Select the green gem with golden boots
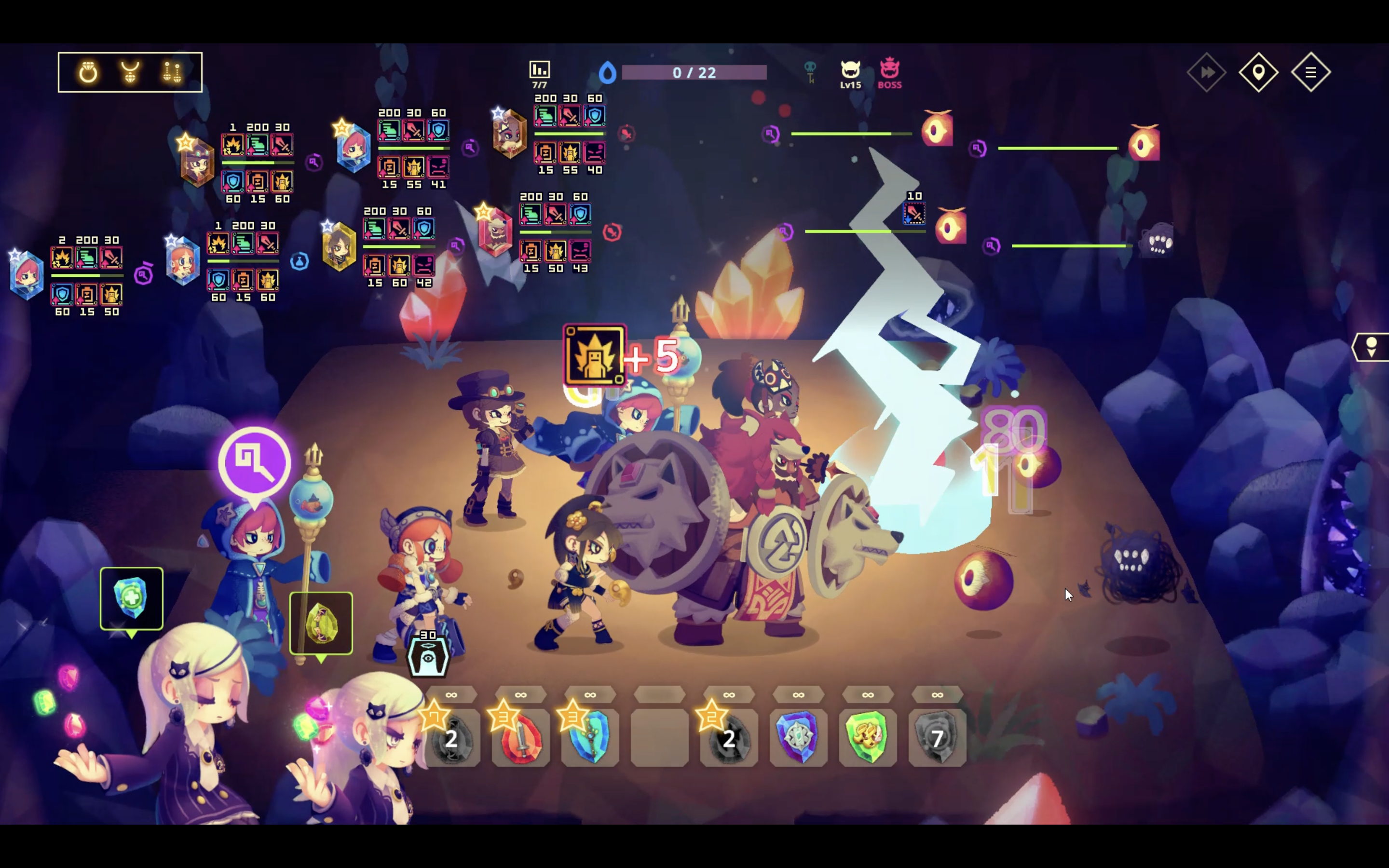This screenshot has height=868, width=1389. coord(868,738)
